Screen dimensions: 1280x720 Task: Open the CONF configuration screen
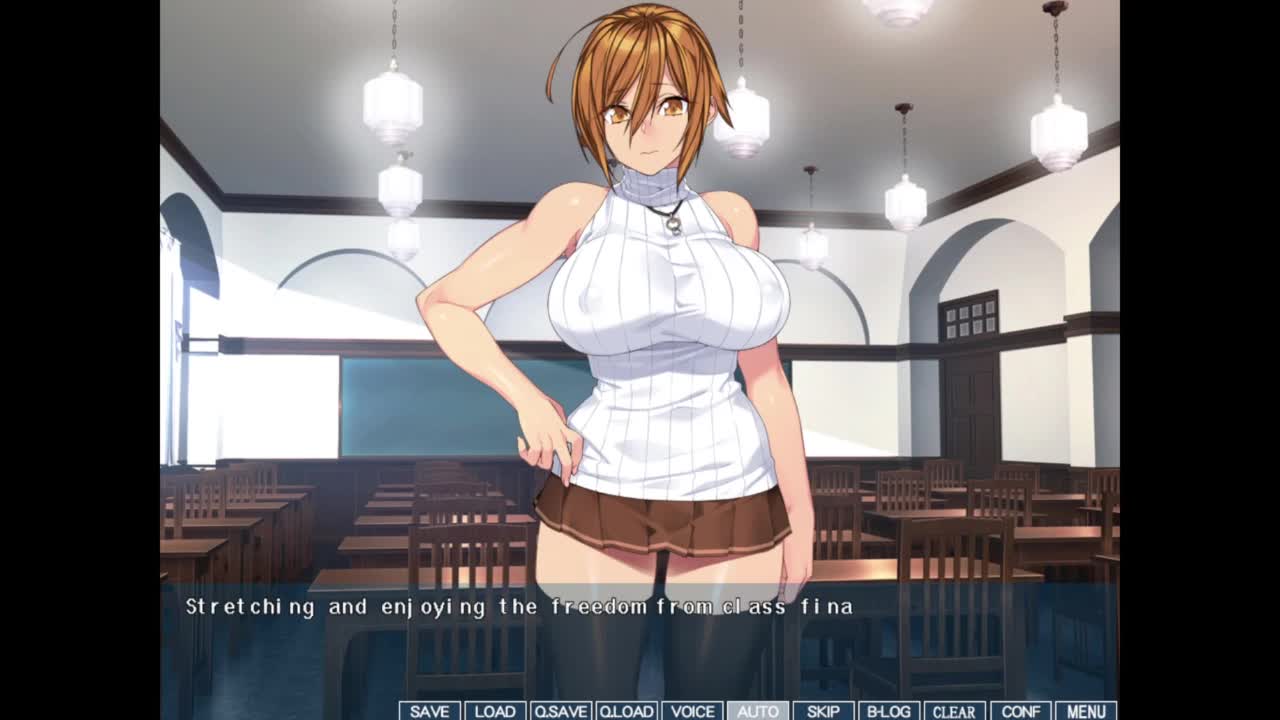pyautogui.click(x=1020, y=711)
